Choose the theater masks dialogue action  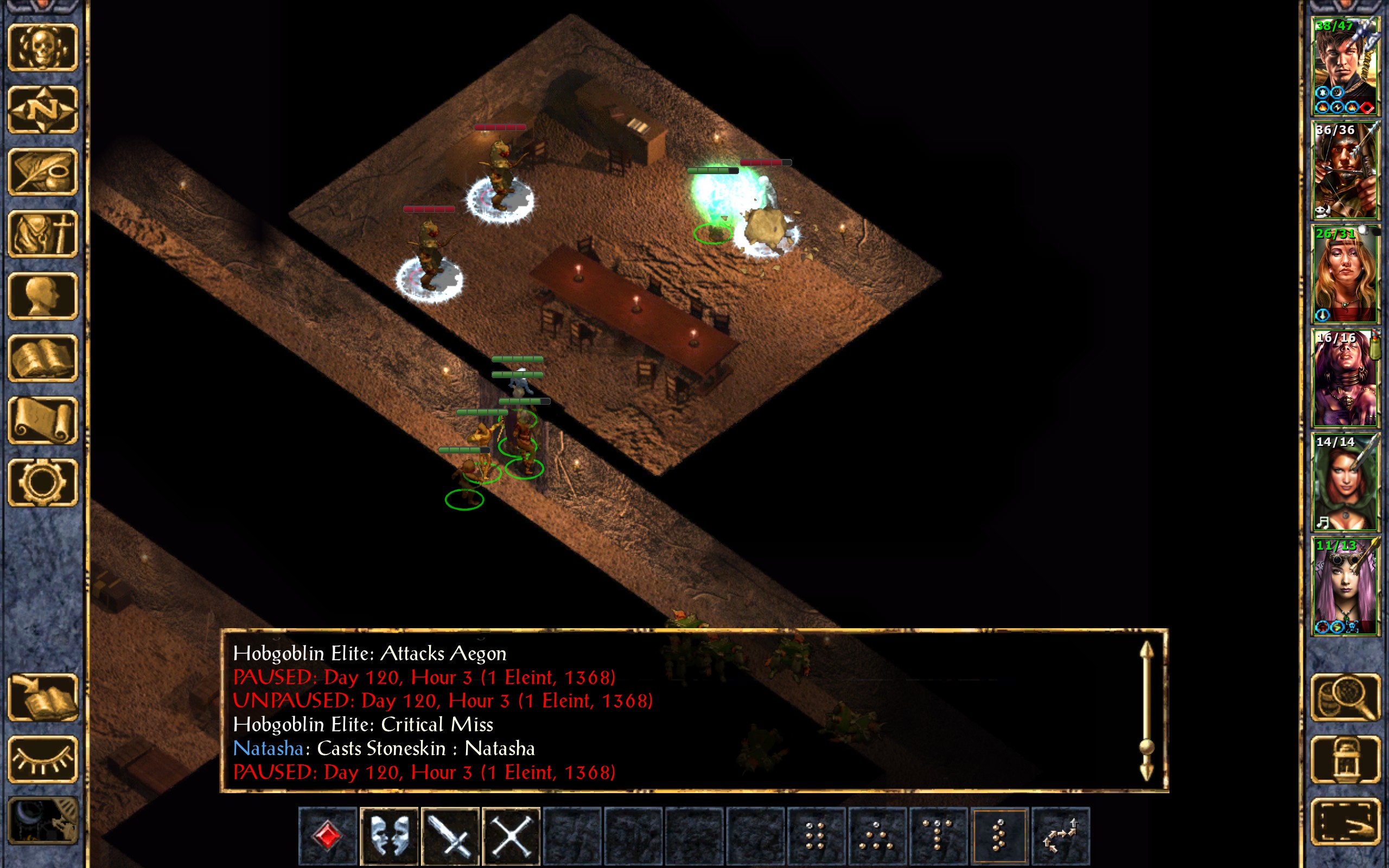point(389,835)
